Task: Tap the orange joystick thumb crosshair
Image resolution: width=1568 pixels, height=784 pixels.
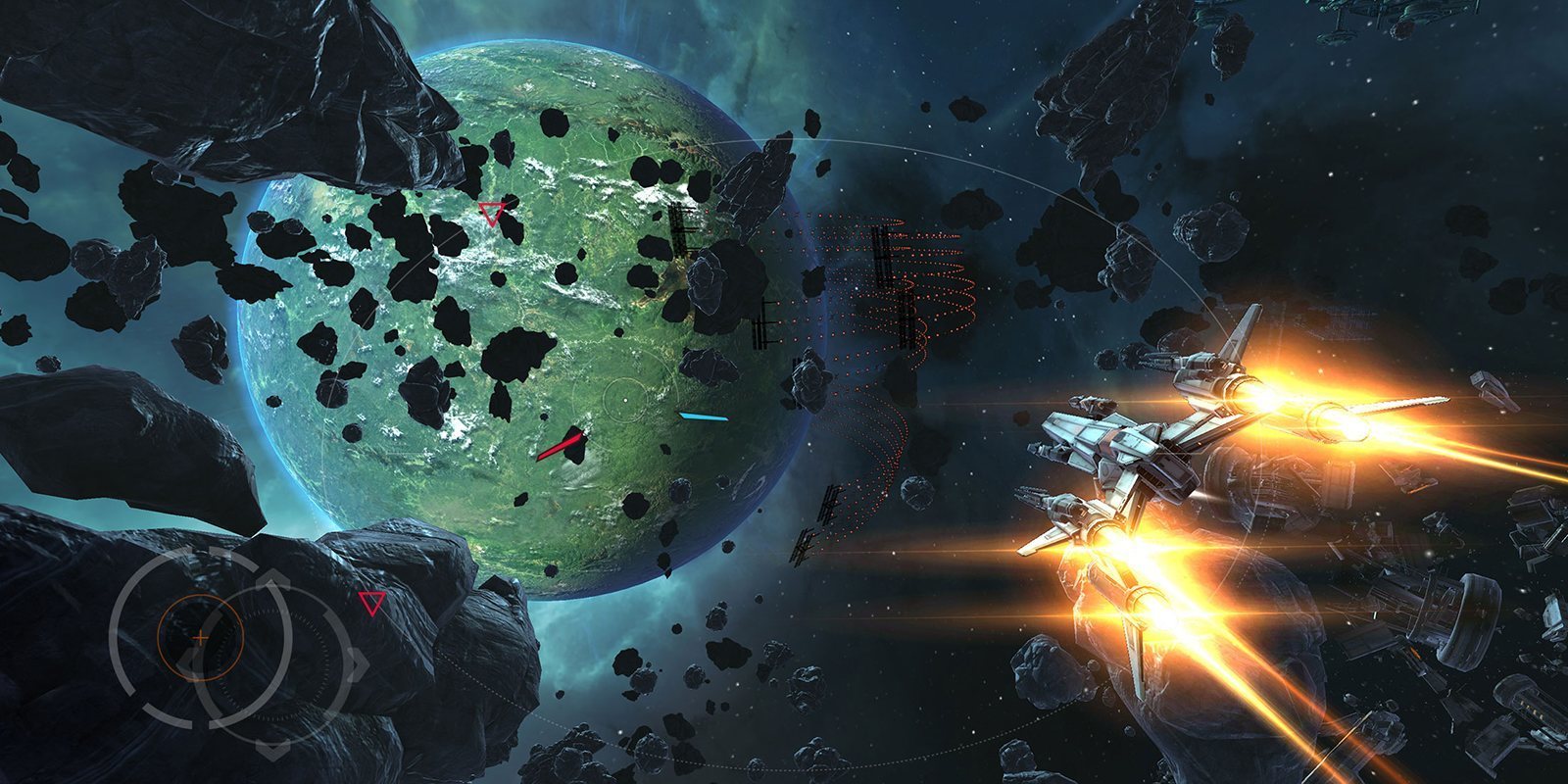Action: 200,637
